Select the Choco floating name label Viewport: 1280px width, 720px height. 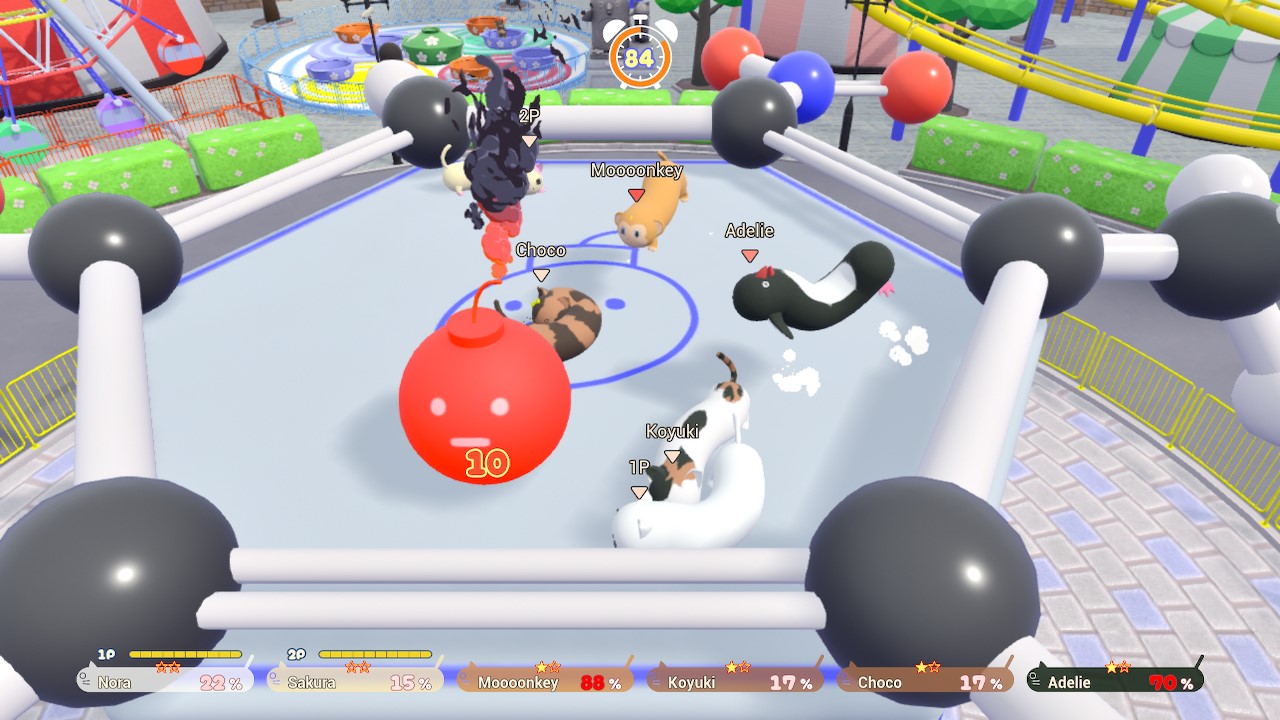coord(540,250)
